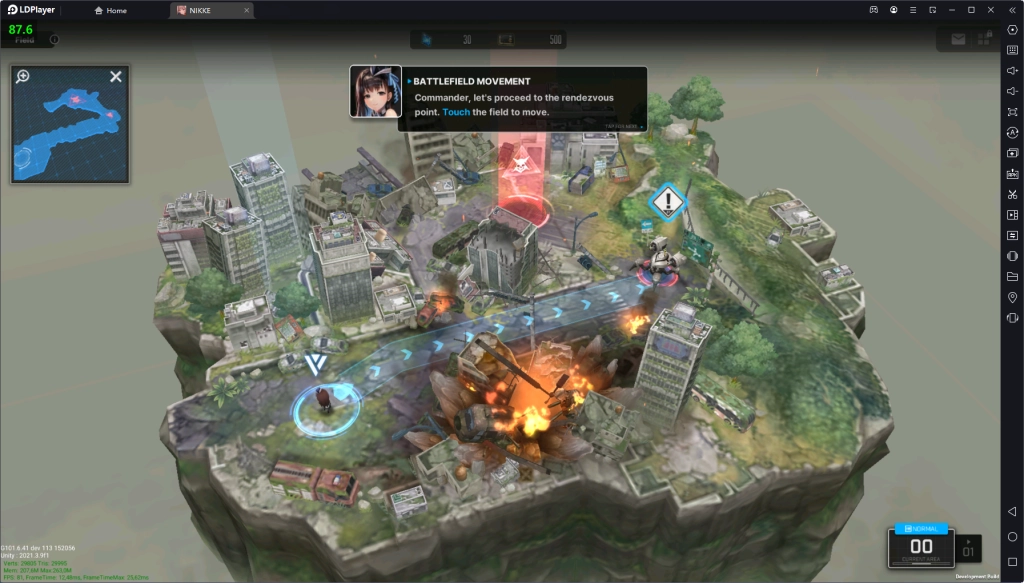Screen dimensions: 1024x583
Task: Tap the Battlefield Movement dialogue box
Action: pos(522,99)
